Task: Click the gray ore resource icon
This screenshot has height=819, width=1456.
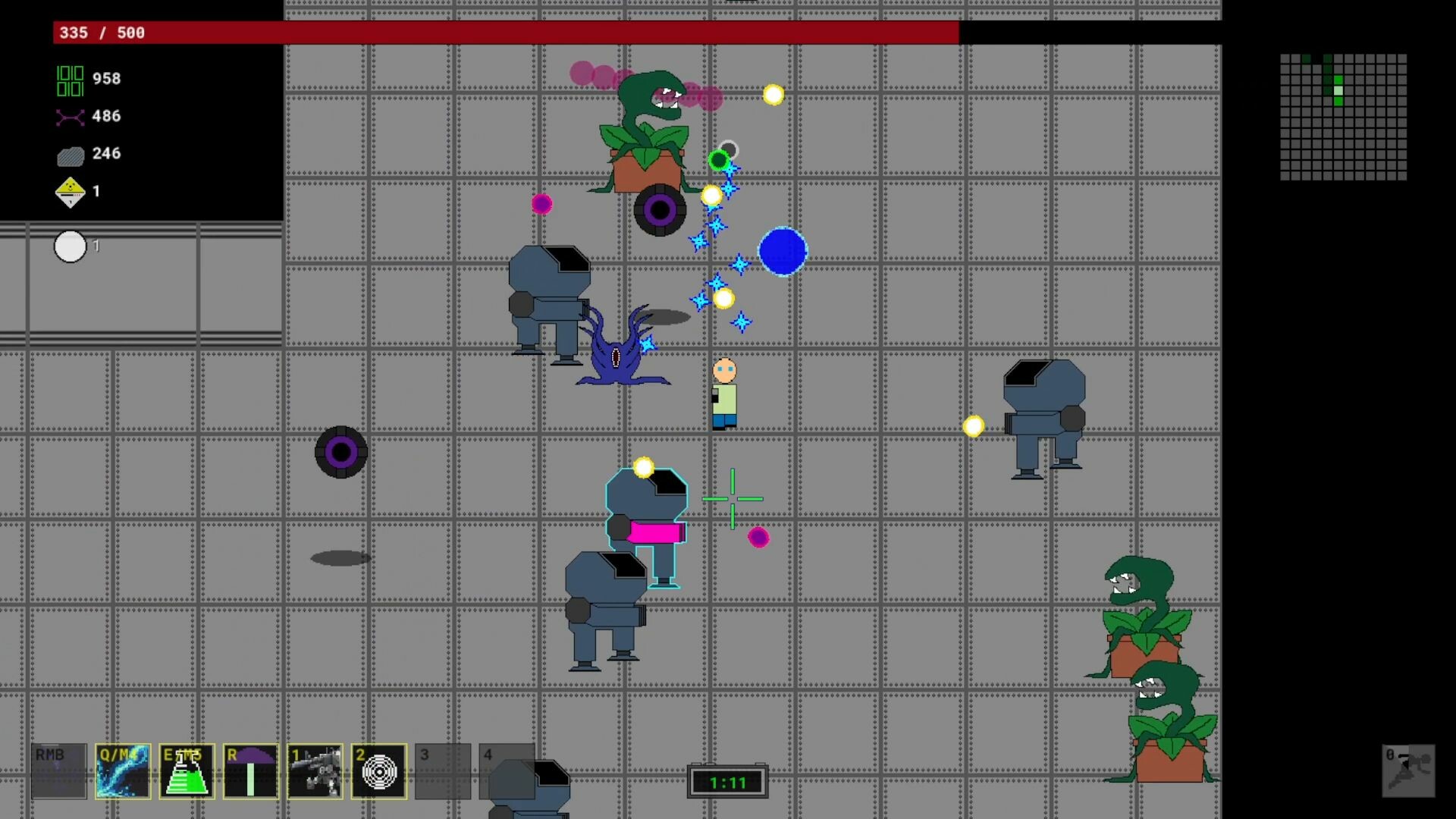Action: [x=70, y=154]
